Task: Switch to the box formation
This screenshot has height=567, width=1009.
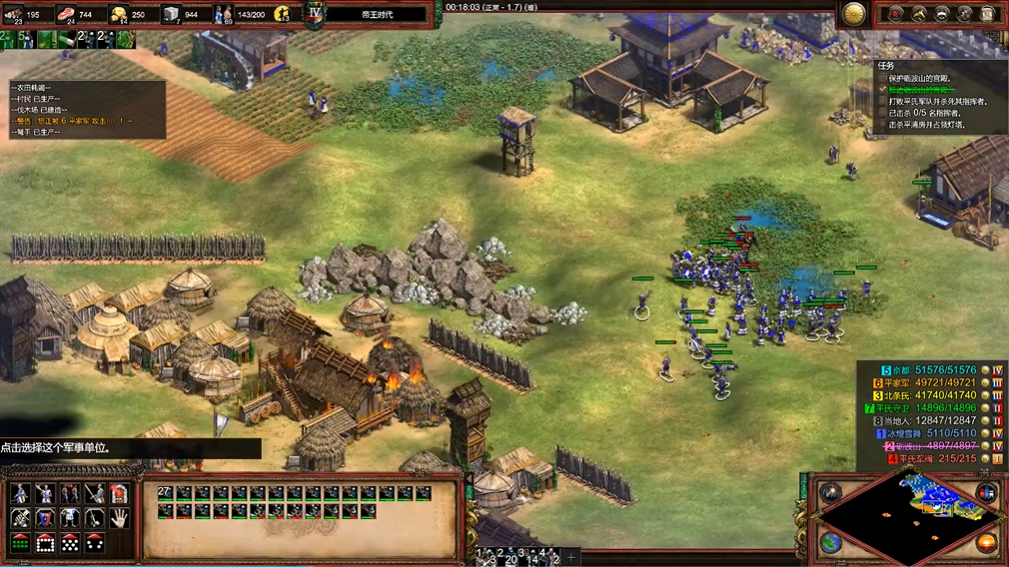Action: (x=45, y=543)
